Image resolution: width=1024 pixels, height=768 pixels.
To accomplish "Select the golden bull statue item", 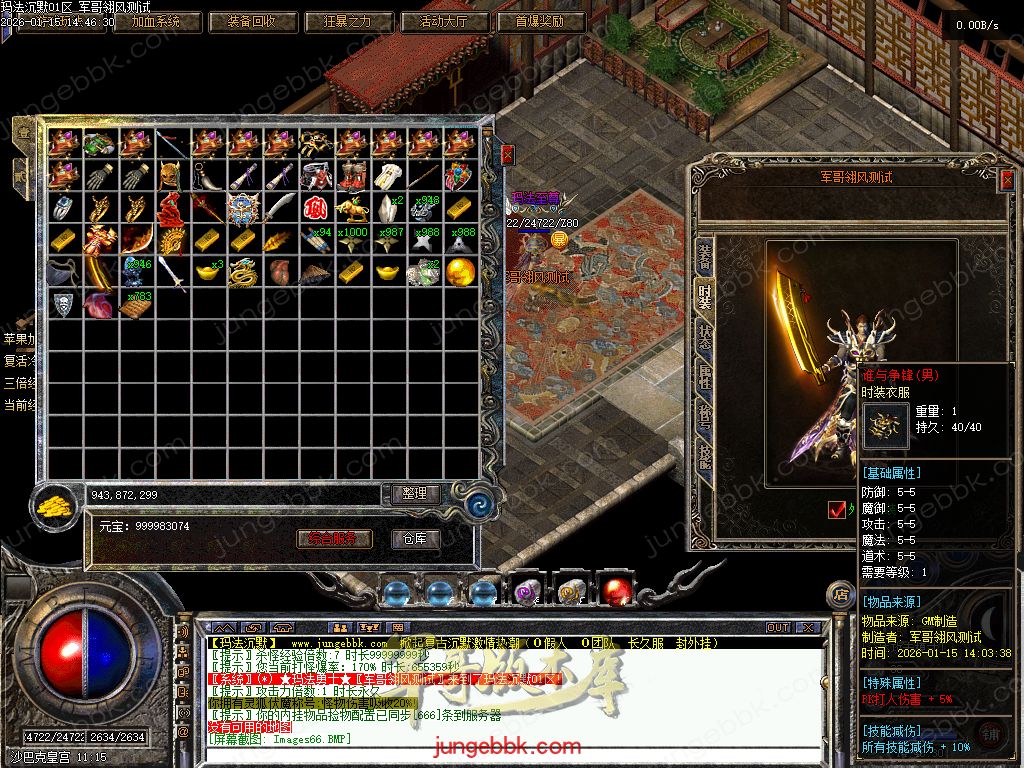I will coord(351,208).
